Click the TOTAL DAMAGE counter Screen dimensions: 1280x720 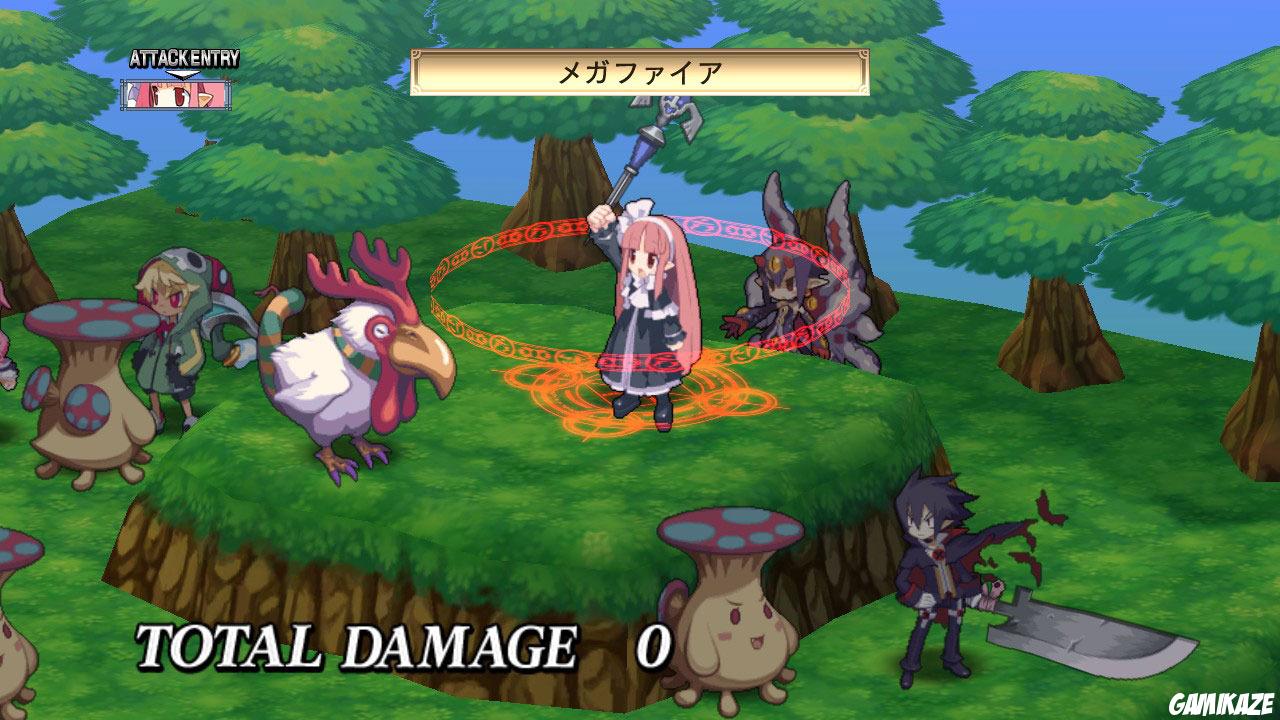(390, 645)
